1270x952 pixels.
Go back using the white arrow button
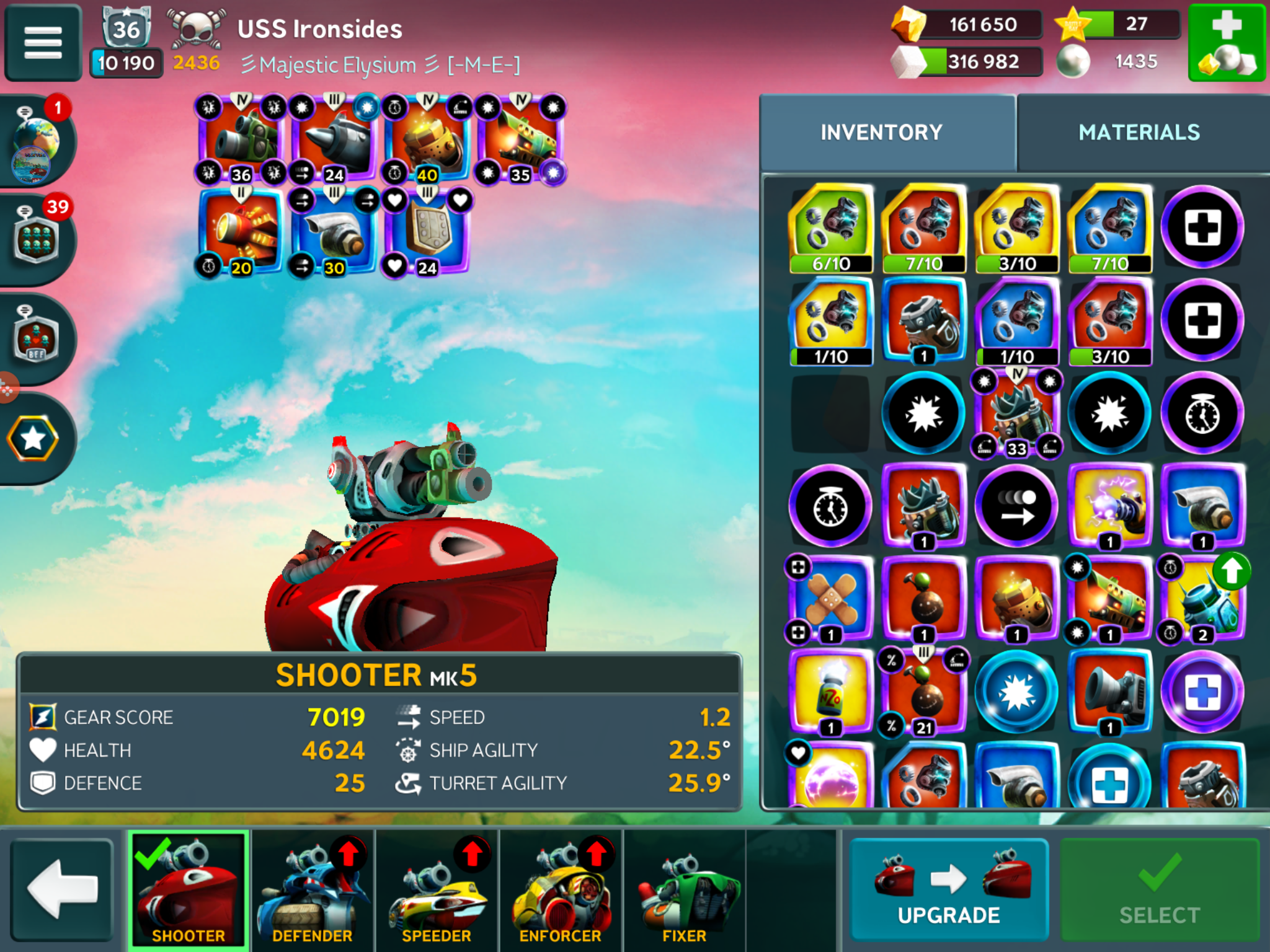62,889
